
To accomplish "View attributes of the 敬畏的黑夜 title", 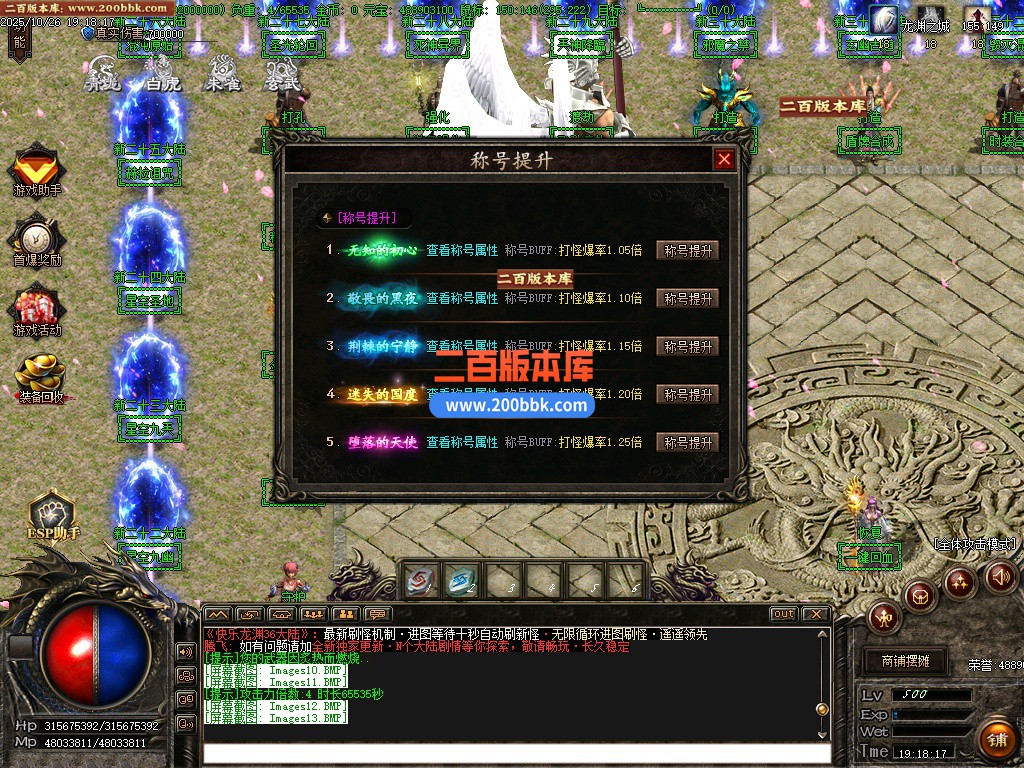I will (462, 299).
